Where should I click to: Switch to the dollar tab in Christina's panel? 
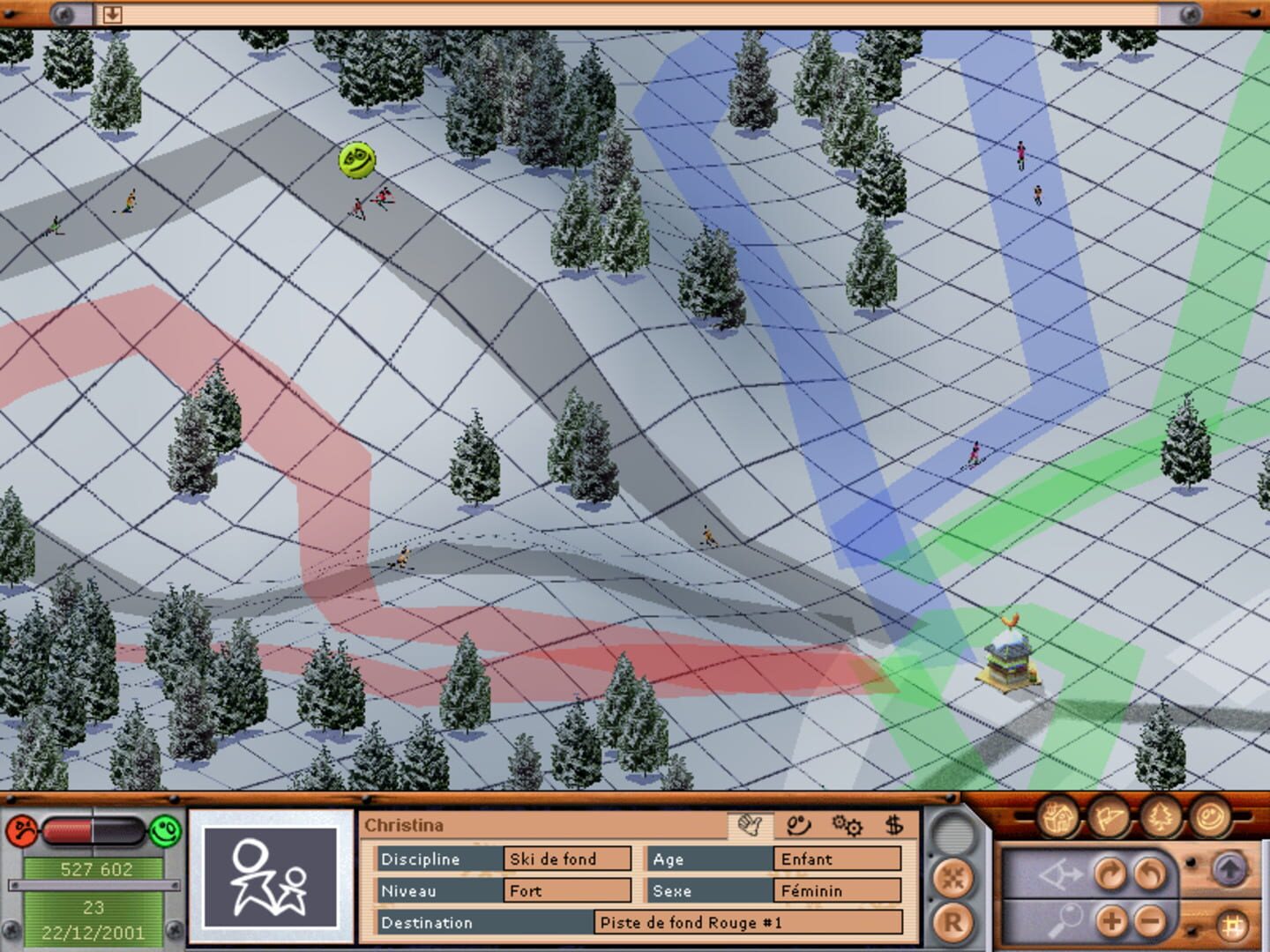893,826
